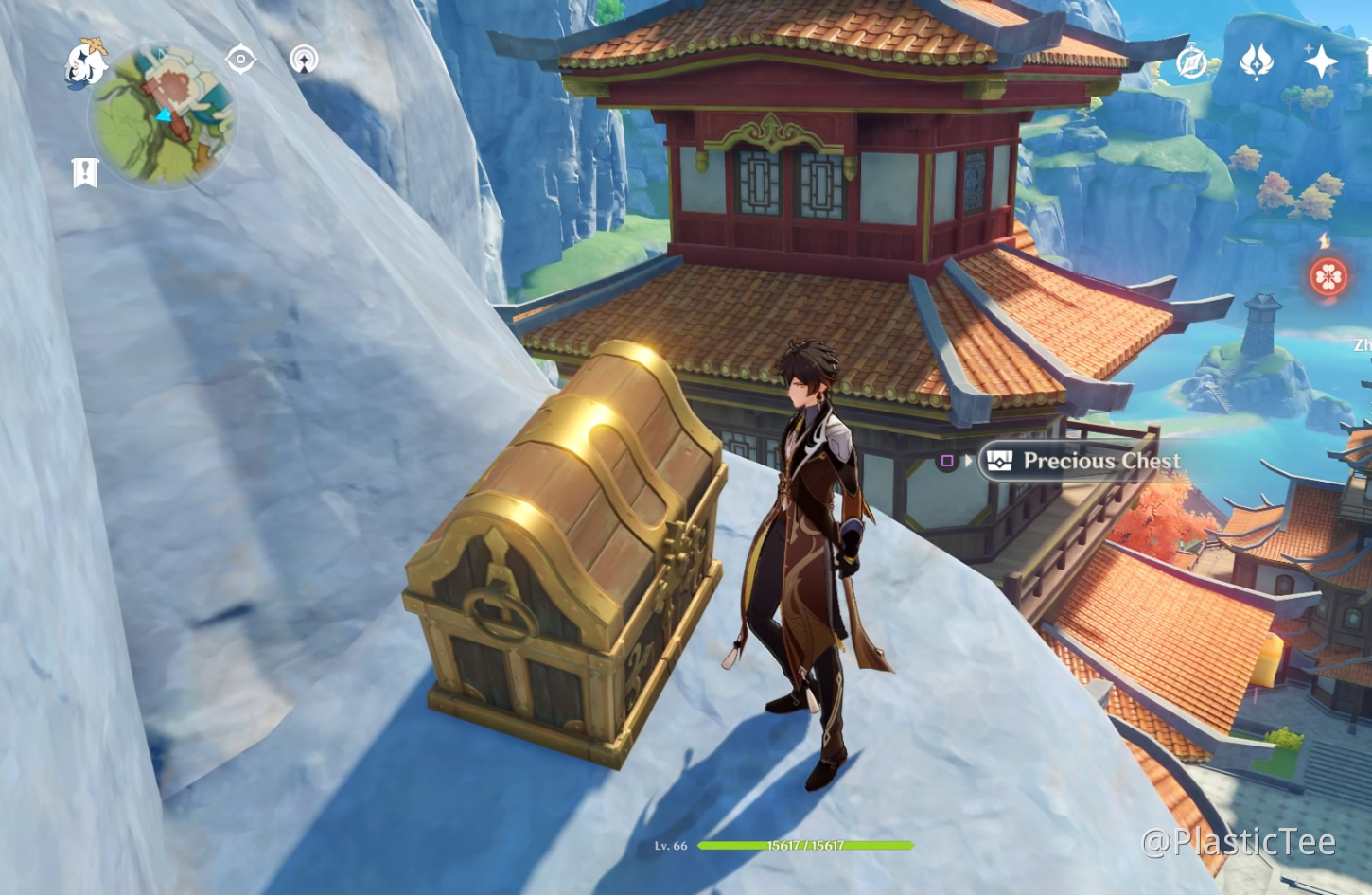This screenshot has width=1372, height=895.
Task: Click the chest icon in the interaction prompt
Action: pos(1000,463)
